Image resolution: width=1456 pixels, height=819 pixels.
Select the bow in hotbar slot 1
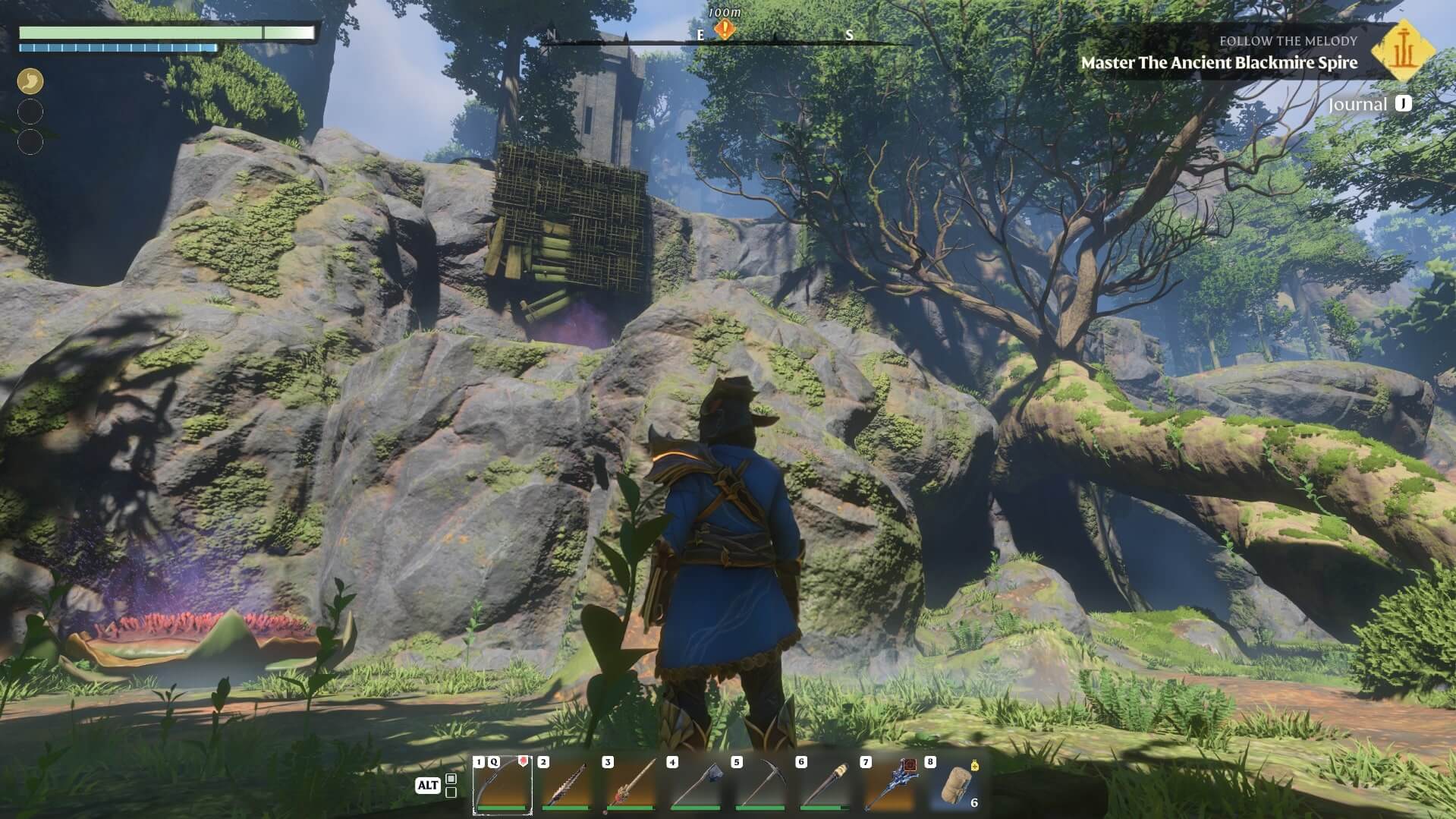[502, 785]
